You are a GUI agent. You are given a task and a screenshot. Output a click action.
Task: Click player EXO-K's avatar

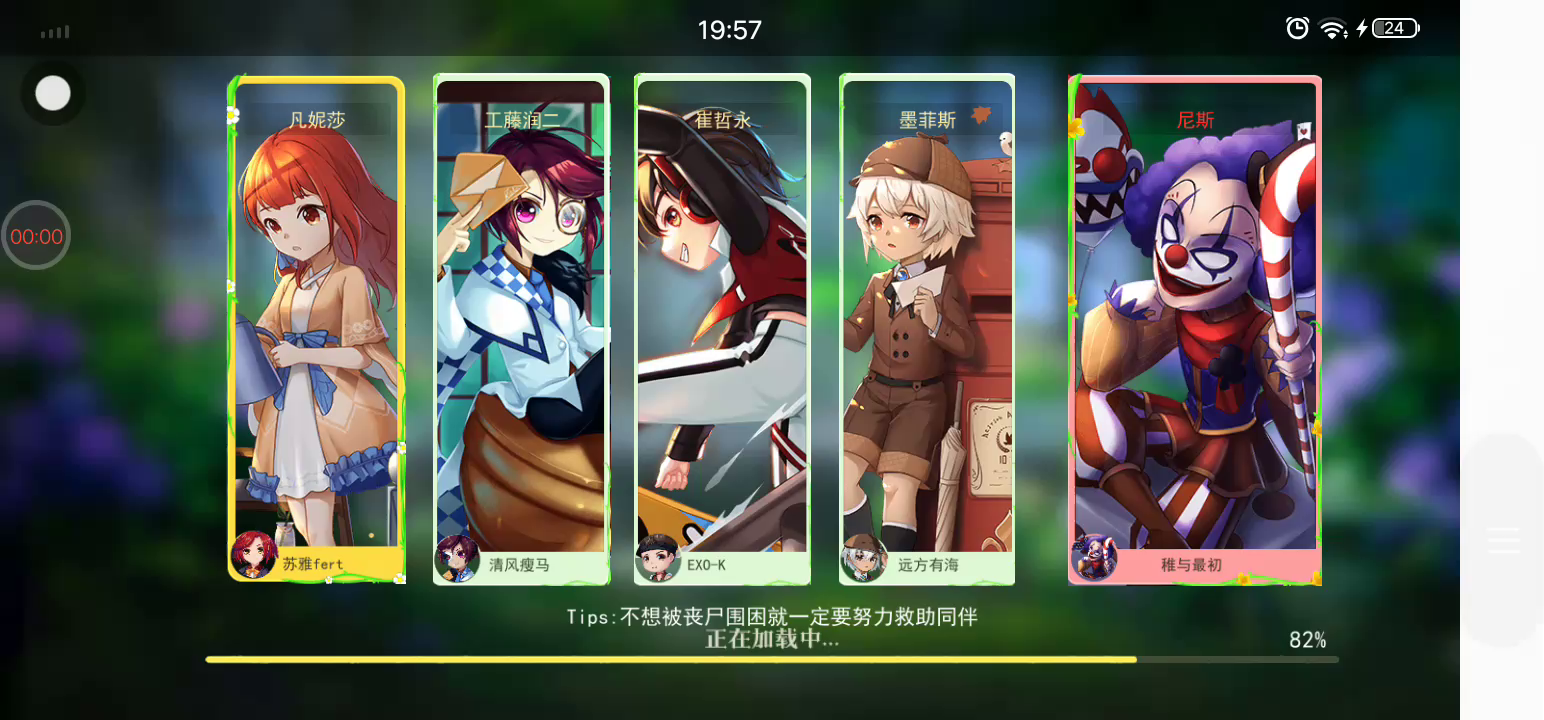(x=658, y=559)
